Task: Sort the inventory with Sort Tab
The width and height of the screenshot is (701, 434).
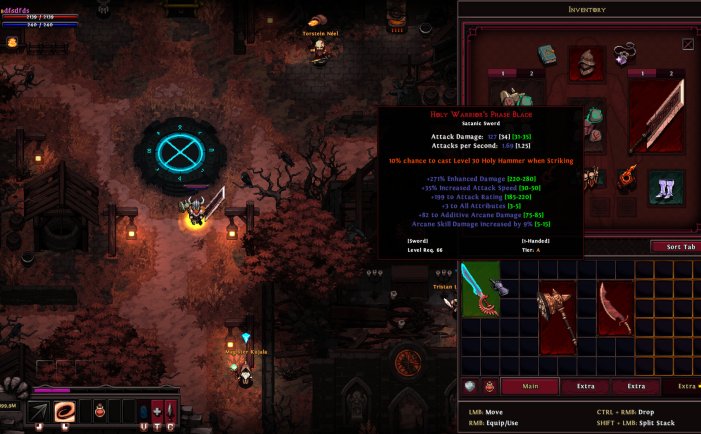Action: click(675, 246)
